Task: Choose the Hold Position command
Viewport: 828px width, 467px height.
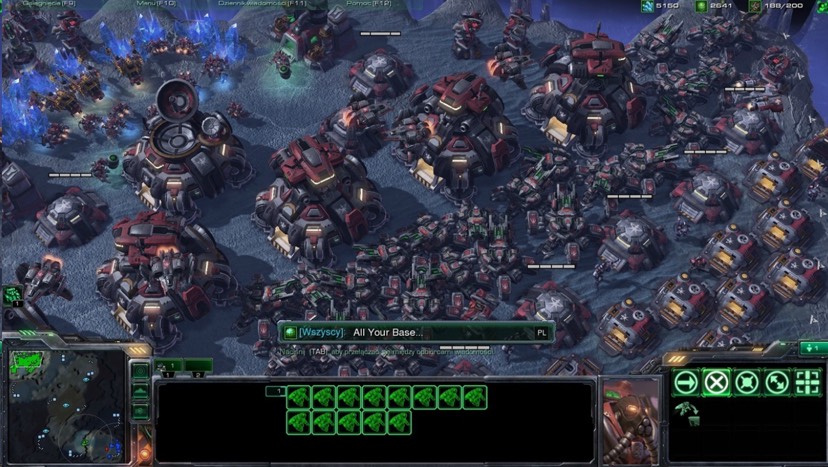Action: 746,381
